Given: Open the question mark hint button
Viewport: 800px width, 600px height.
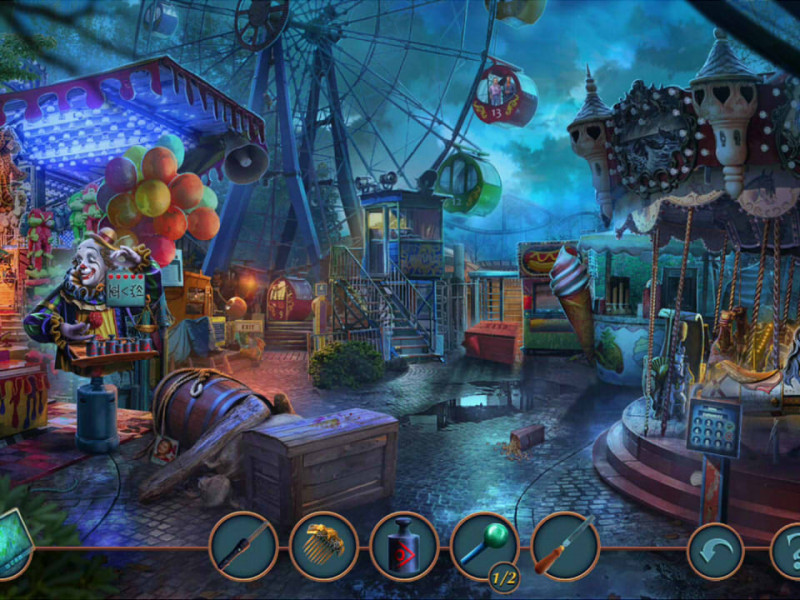Looking at the screenshot, I should [789, 551].
